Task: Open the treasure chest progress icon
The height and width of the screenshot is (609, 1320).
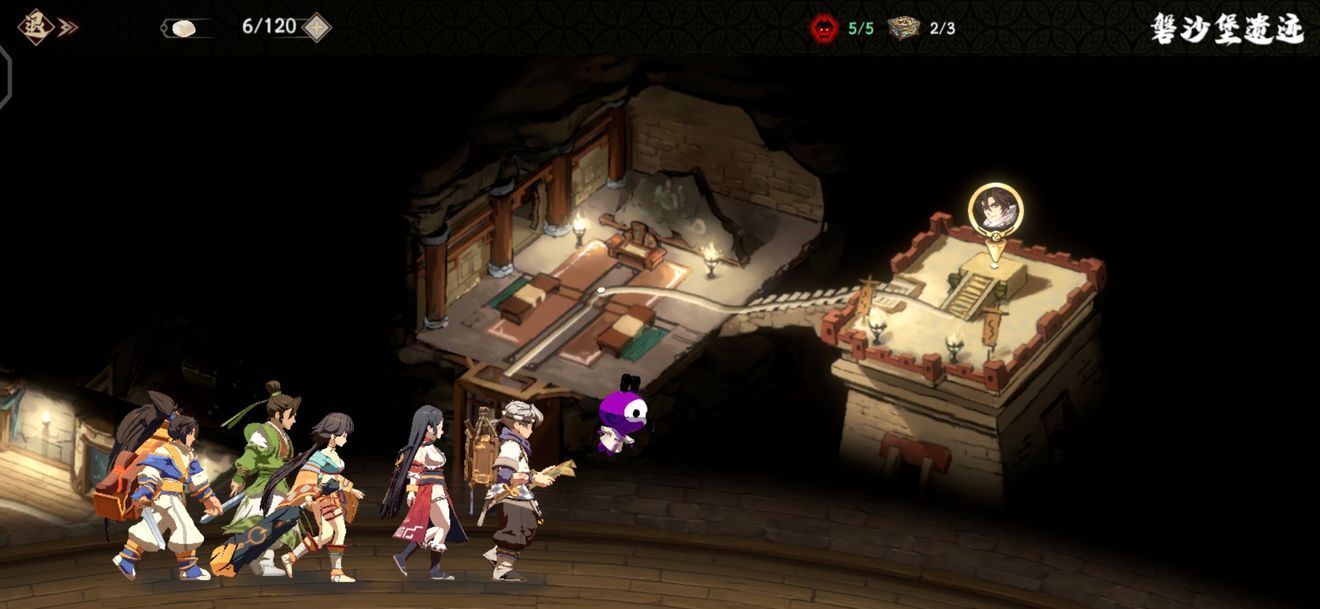Action: 904,28
